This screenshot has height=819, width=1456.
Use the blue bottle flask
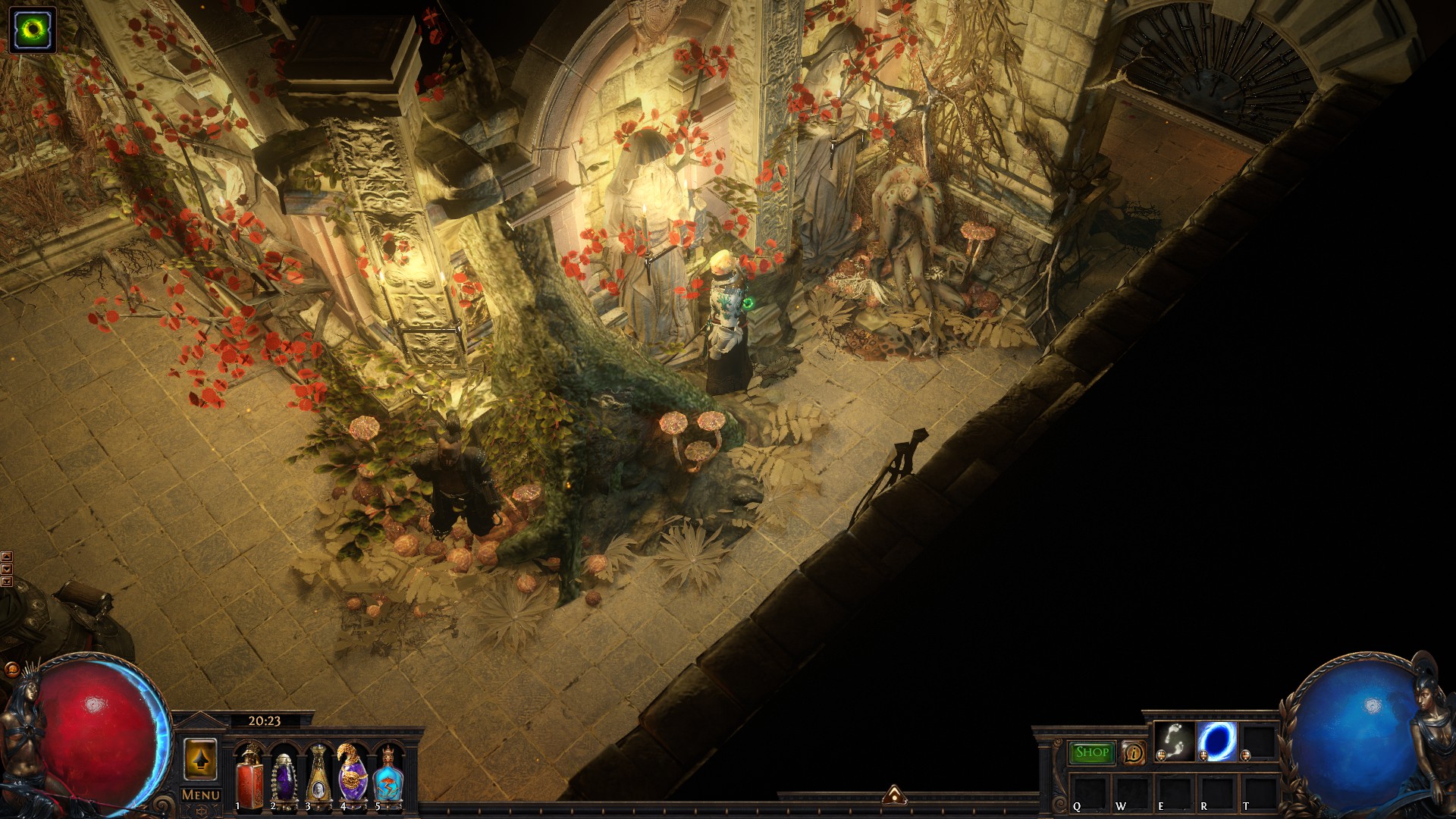click(x=388, y=778)
